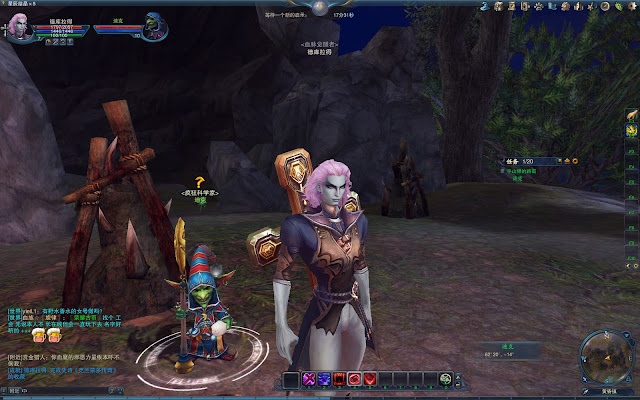Use the red crystal skill
Screen dimensions: 640x400
click(369, 378)
